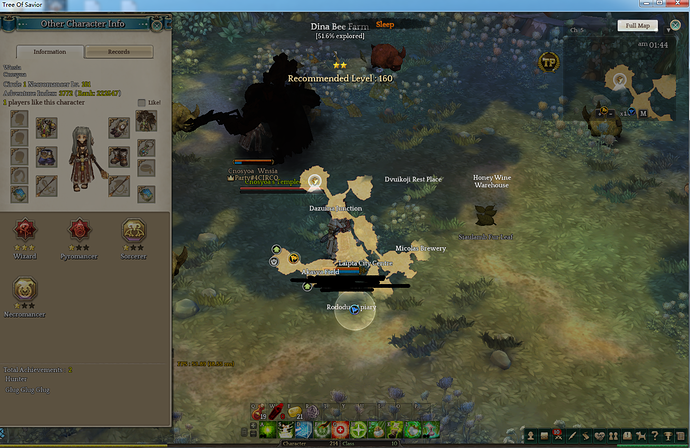Tick the Like! checkbox
This screenshot has height=448, width=690.
[x=141, y=102]
